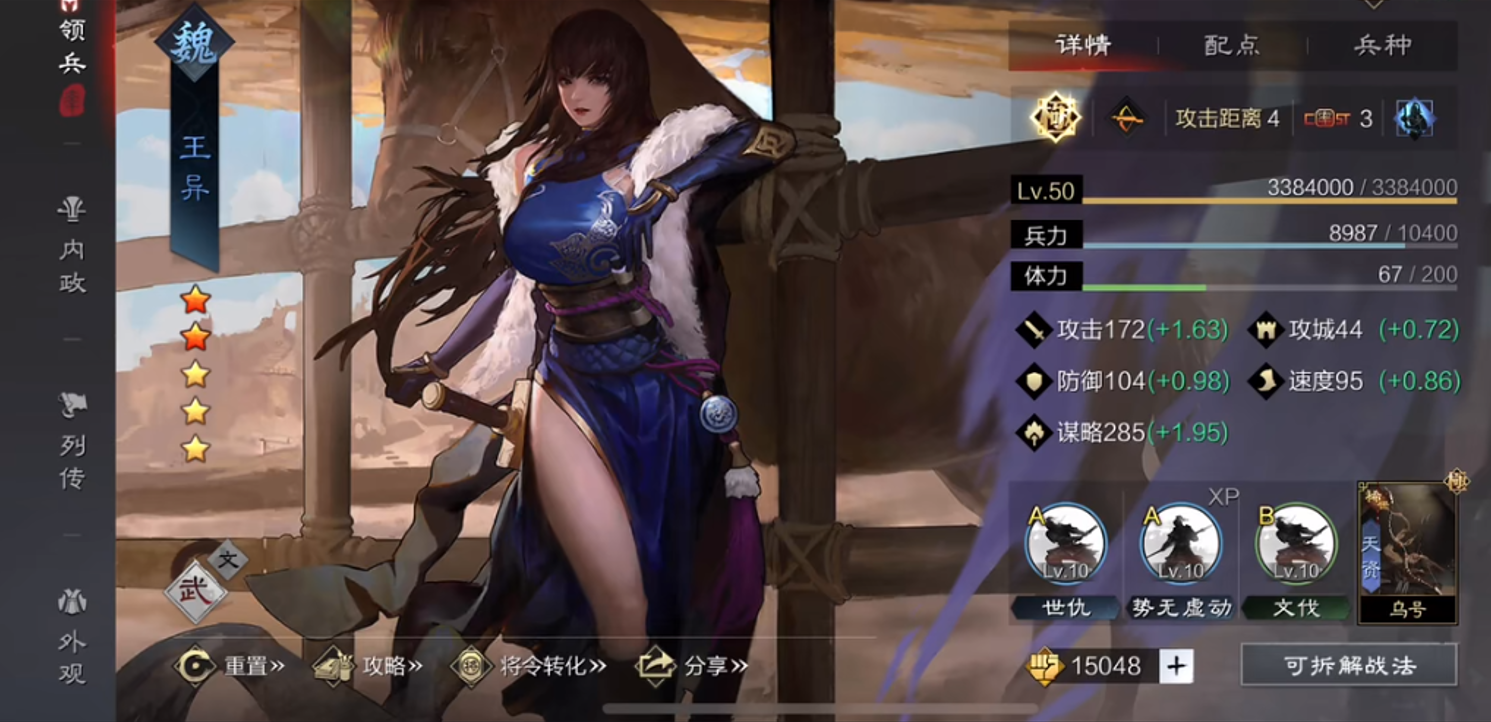Click the fist currency icon near 15048
Image resolution: width=1491 pixels, height=722 pixels.
coord(1046,664)
